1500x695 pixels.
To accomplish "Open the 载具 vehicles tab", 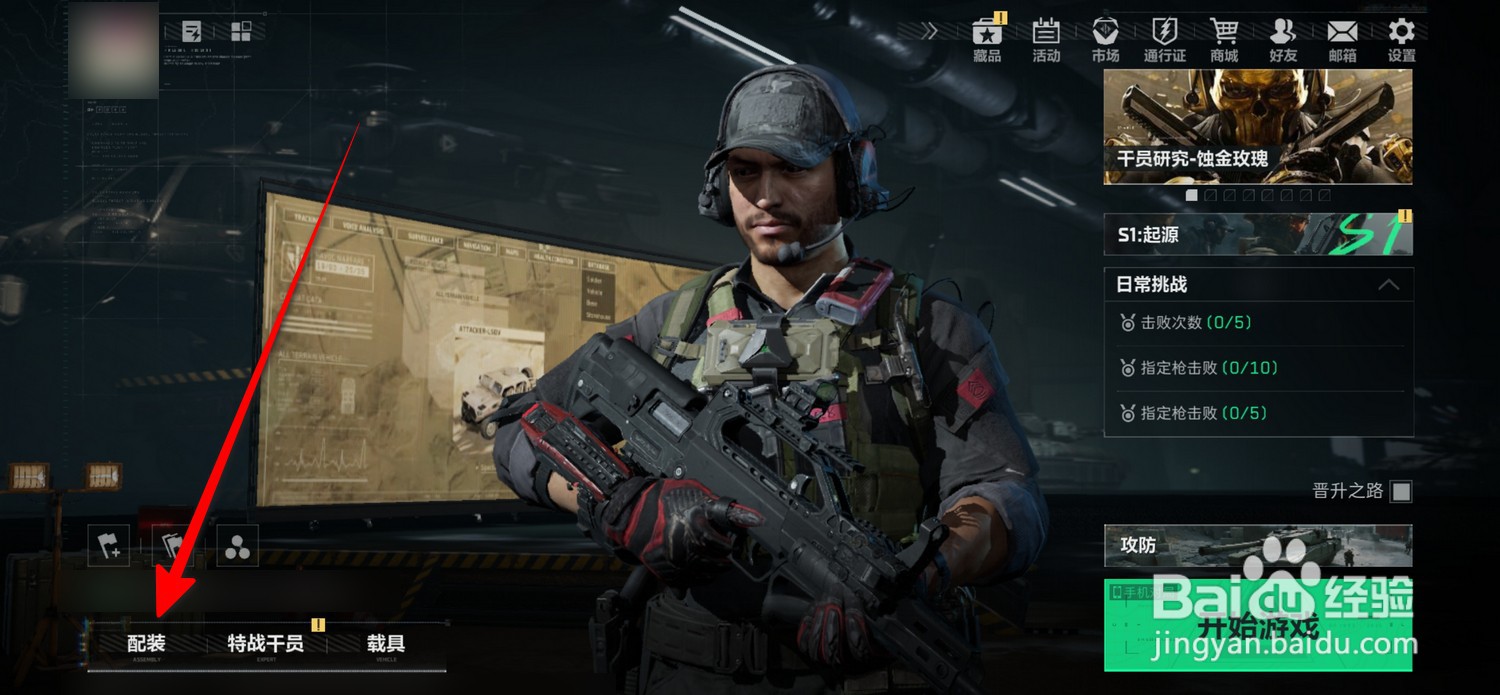I will pos(385,643).
